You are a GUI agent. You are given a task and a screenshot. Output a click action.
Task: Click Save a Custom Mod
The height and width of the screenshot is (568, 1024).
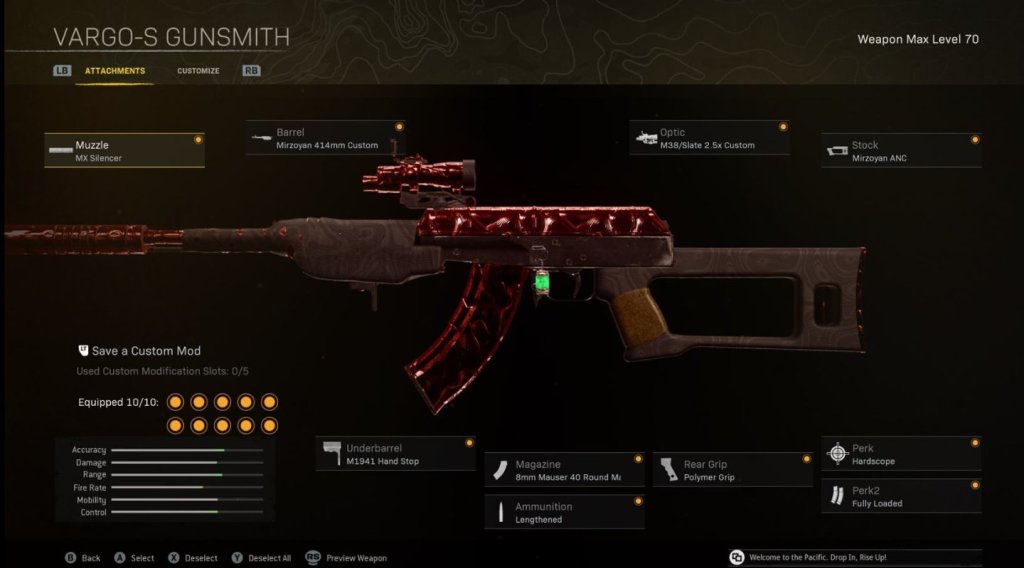[x=139, y=351]
